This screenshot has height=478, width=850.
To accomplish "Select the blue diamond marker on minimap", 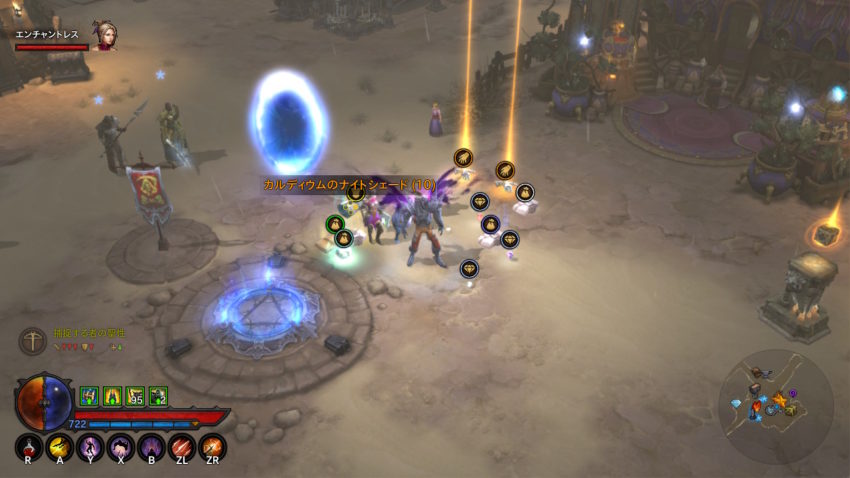I will pos(737,403).
